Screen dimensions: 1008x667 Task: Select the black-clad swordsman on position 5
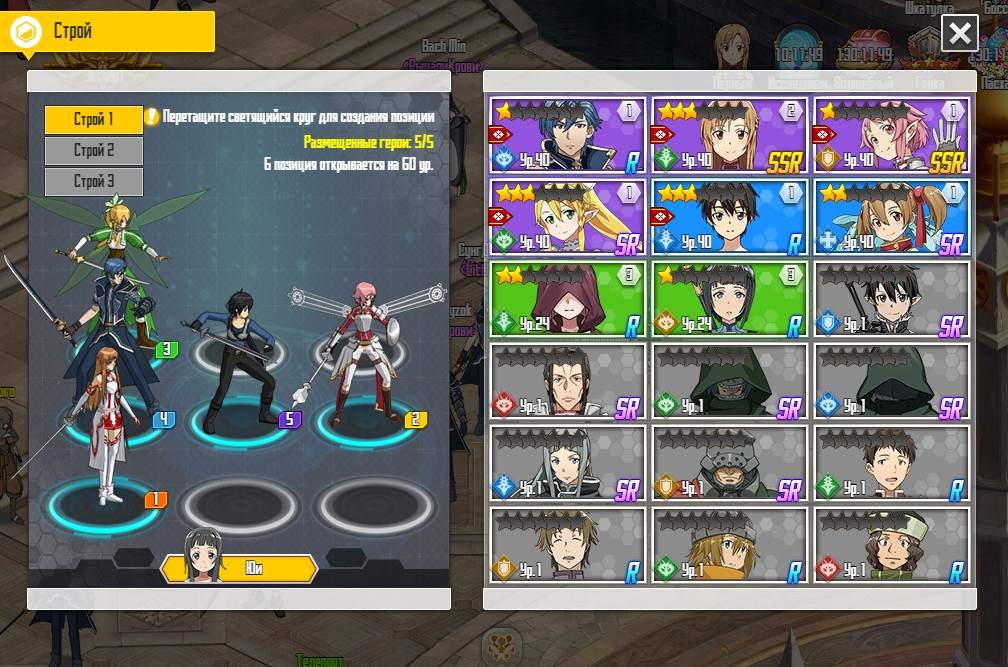[238, 360]
